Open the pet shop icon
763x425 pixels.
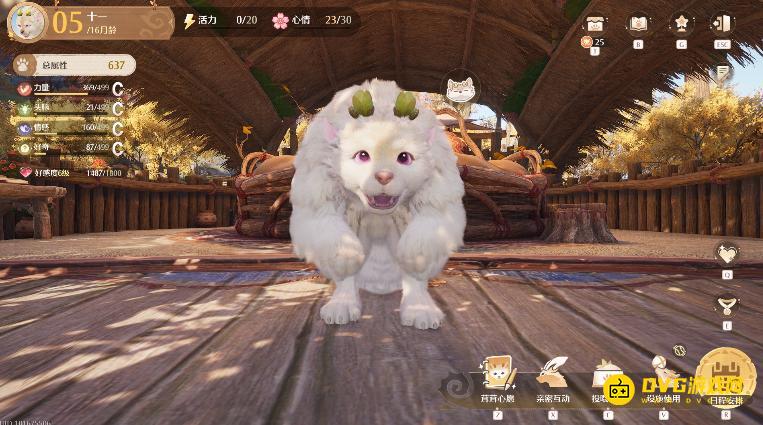pos(595,24)
